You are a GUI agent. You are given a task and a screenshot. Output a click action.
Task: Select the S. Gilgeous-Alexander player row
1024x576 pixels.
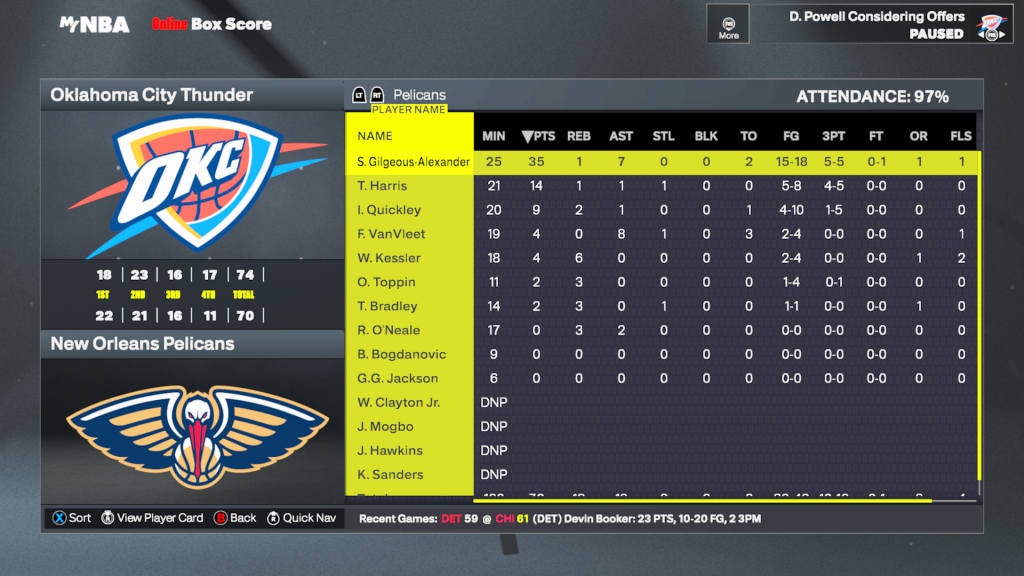tap(413, 162)
